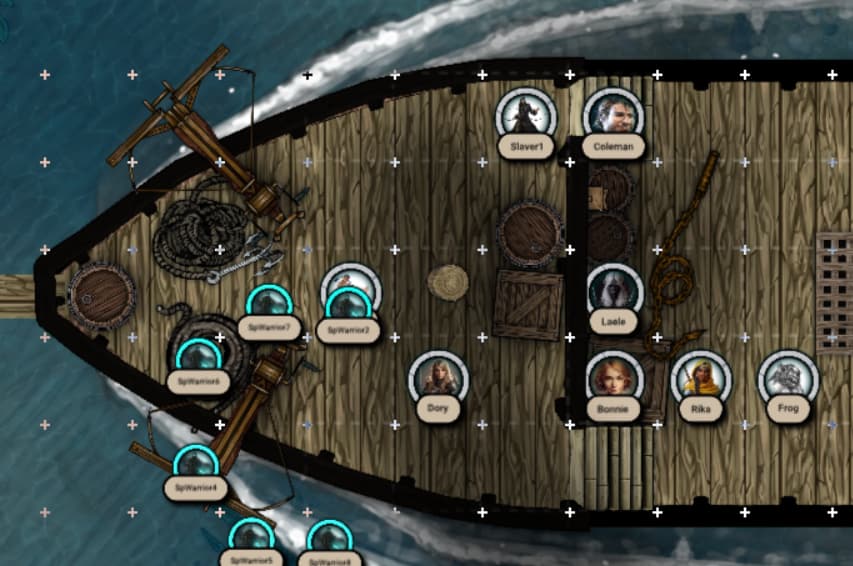Select the Dory character token
The width and height of the screenshot is (853, 566).
[437, 378]
